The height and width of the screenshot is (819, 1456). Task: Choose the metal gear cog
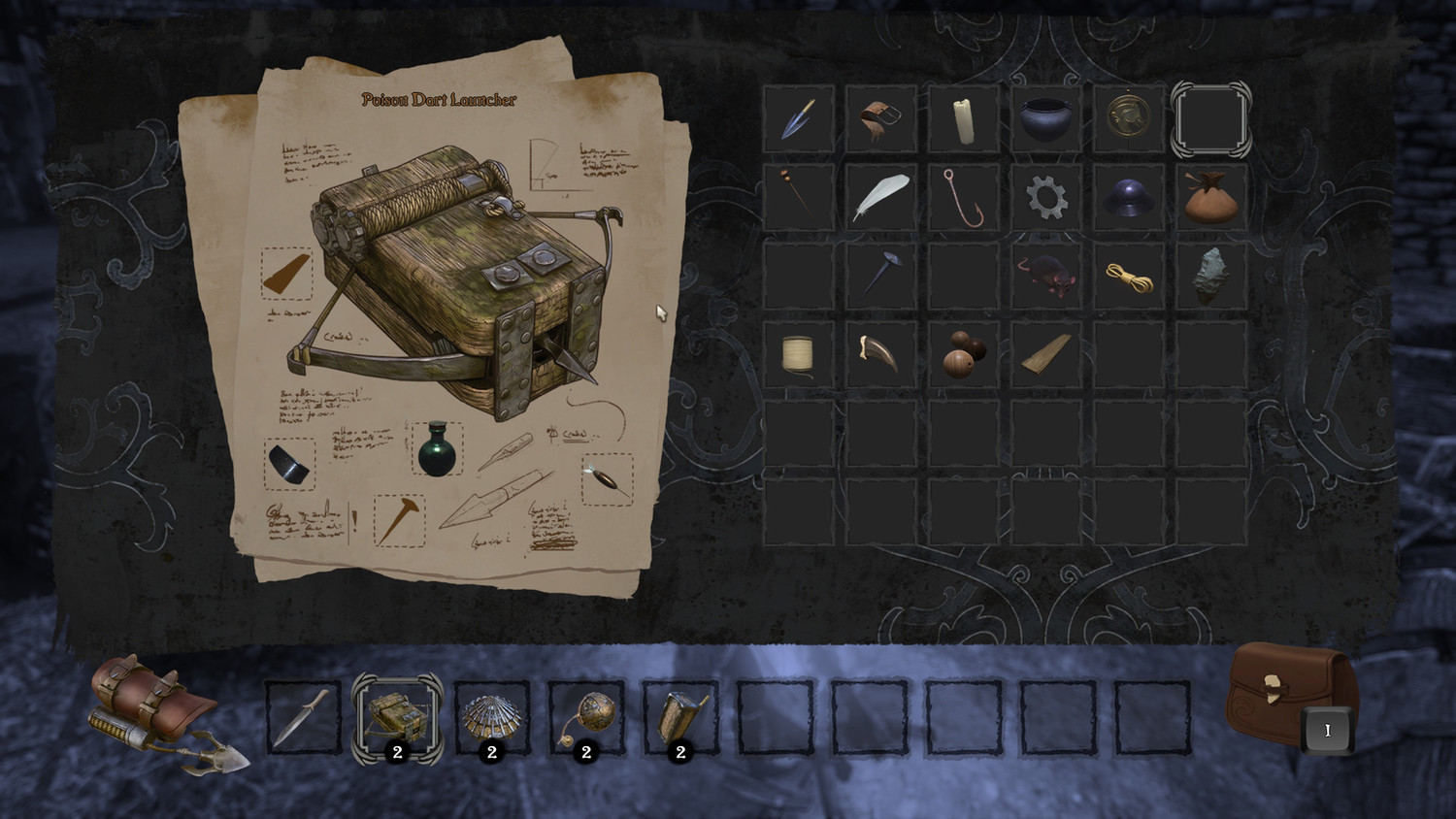[x=1045, y=197]
